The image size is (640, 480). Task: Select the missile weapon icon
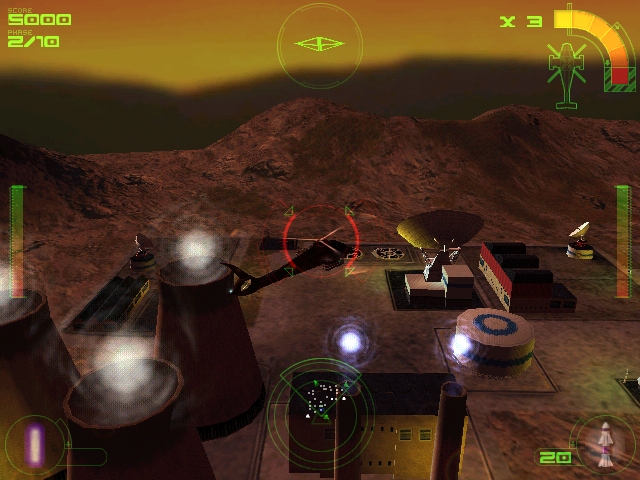pos(604,445)
